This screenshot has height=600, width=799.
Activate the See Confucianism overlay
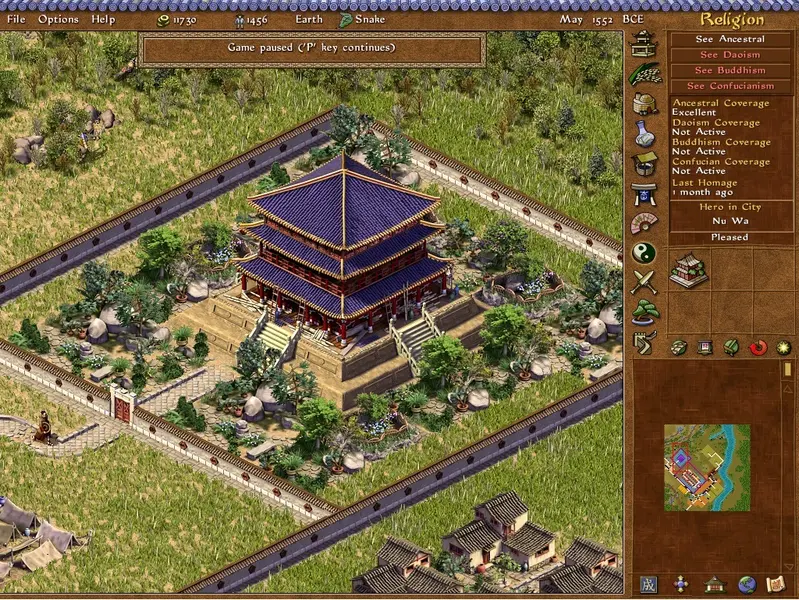729,86
